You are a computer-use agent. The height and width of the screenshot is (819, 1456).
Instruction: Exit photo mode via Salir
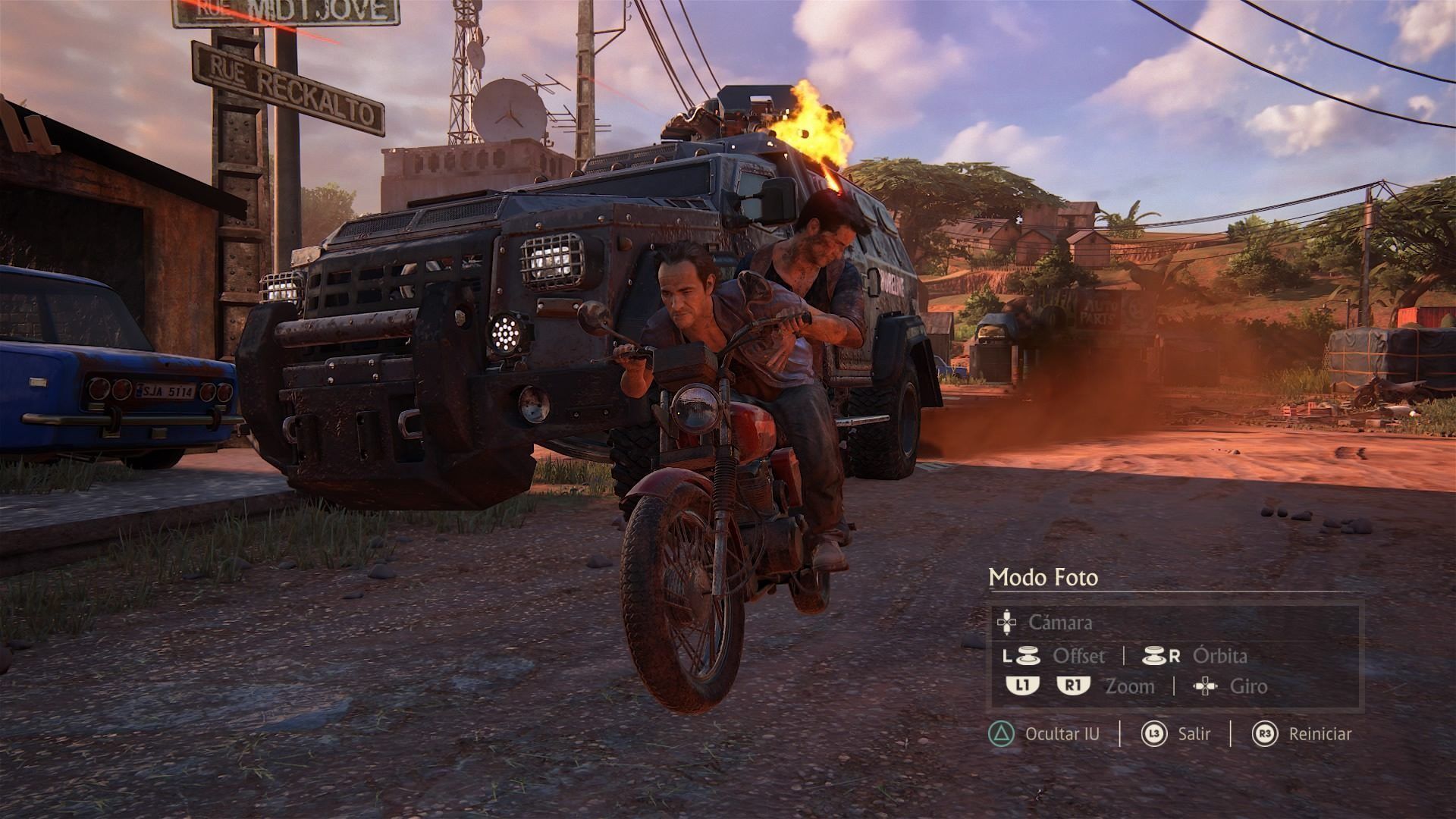point(1194,734)
